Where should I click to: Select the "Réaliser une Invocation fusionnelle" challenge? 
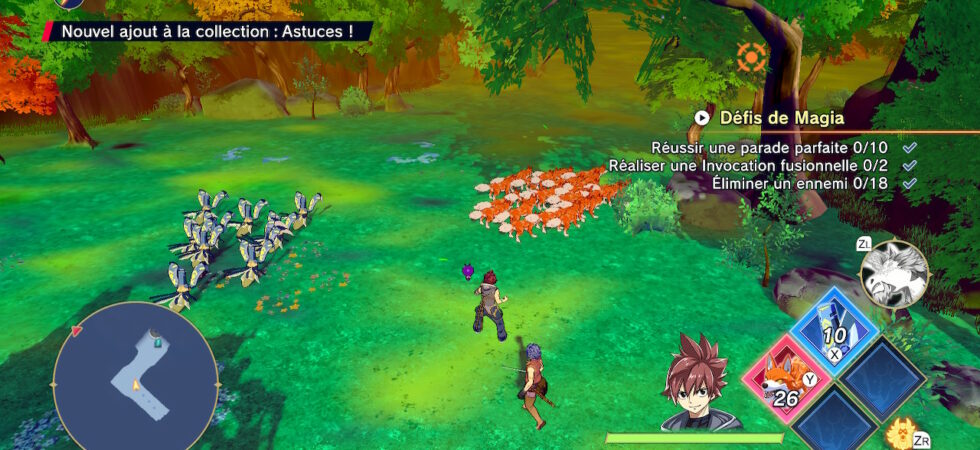click(754, 165)
